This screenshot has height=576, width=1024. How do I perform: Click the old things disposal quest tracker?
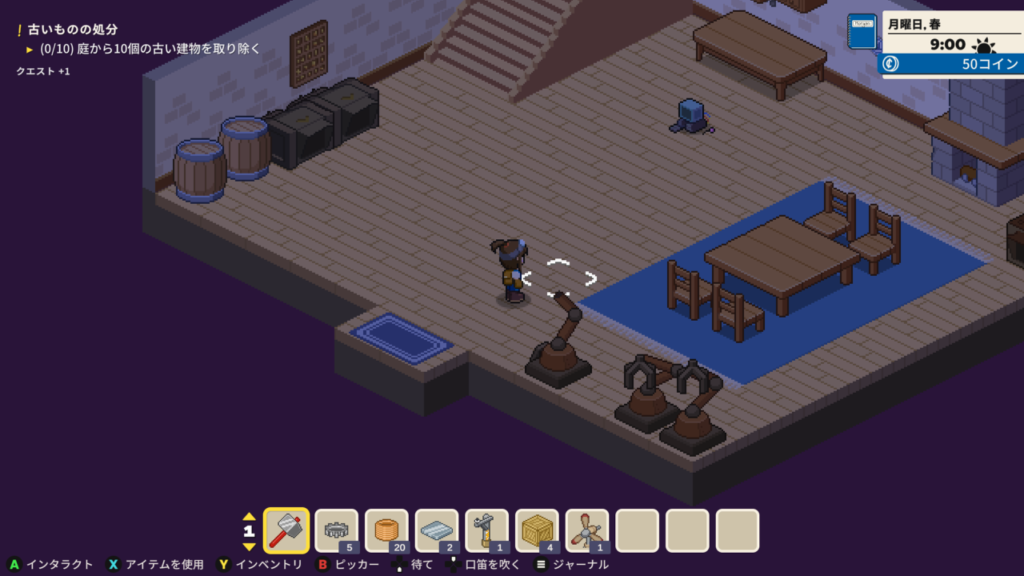click(75, 29)
